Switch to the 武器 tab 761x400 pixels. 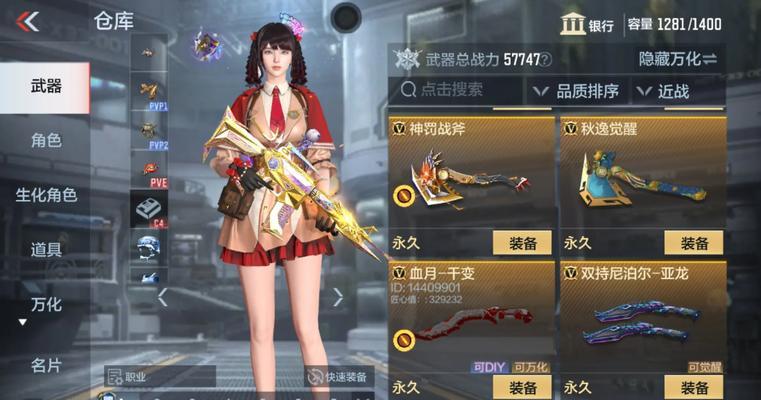click(45, 87)
